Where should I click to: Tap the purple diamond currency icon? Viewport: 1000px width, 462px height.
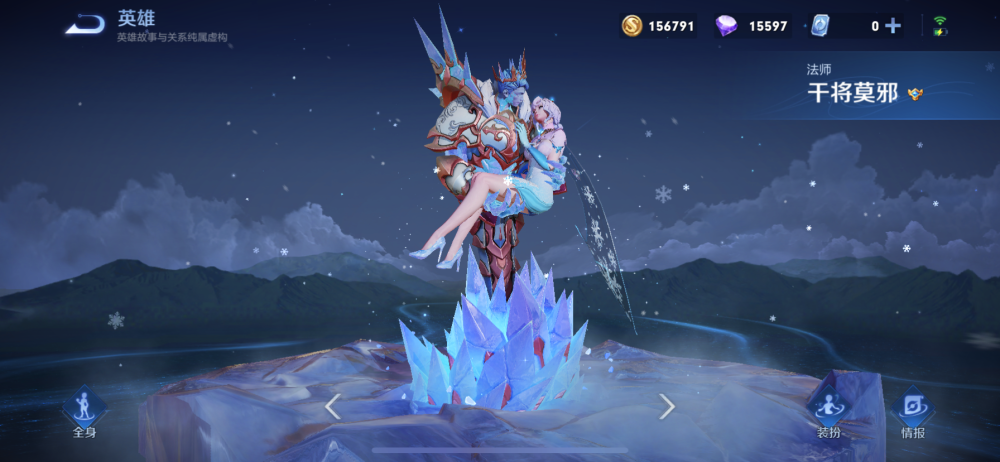pos(726,26)
